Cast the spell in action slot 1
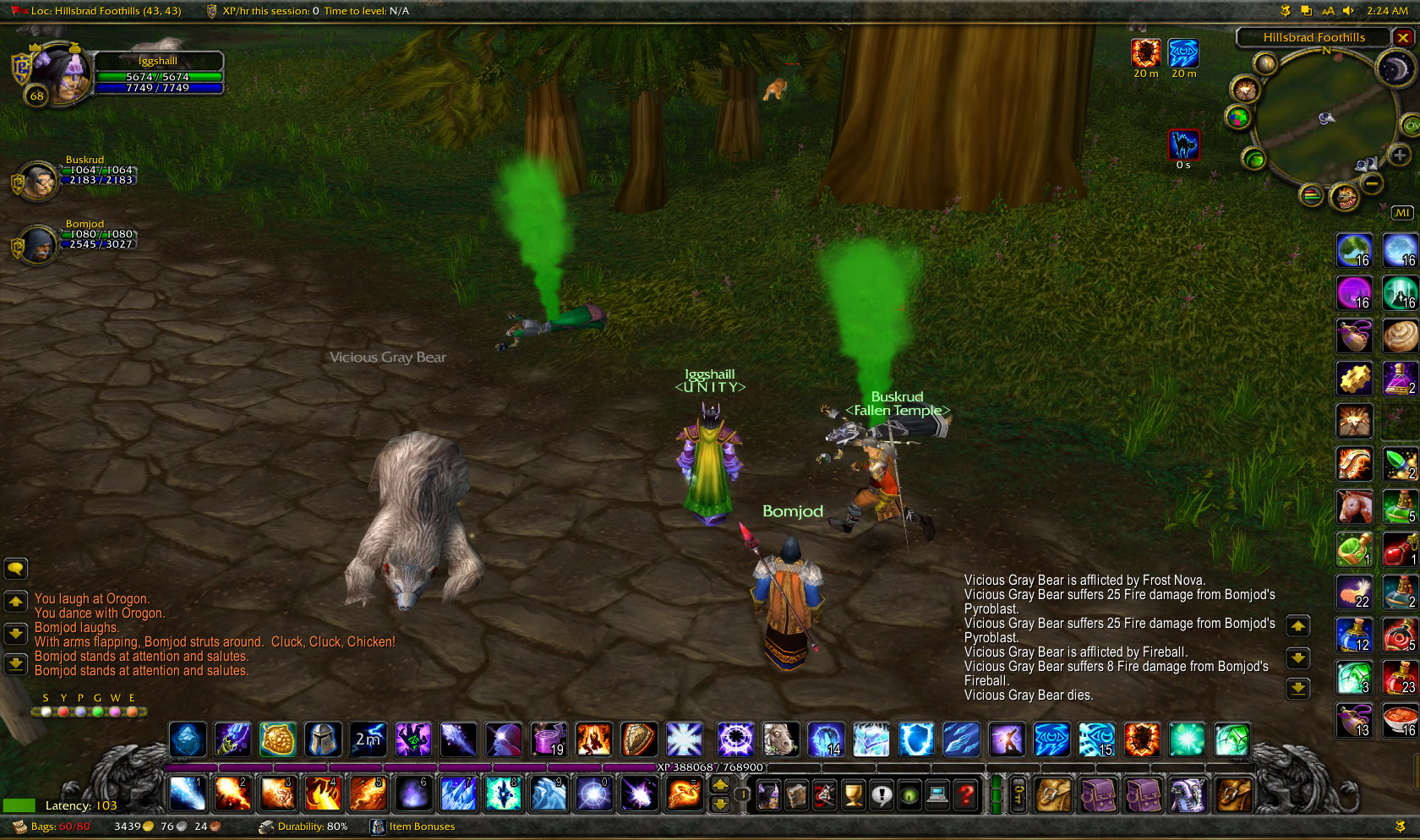The width and height of the screenshot is (1420, 840). tap(186, 794)
